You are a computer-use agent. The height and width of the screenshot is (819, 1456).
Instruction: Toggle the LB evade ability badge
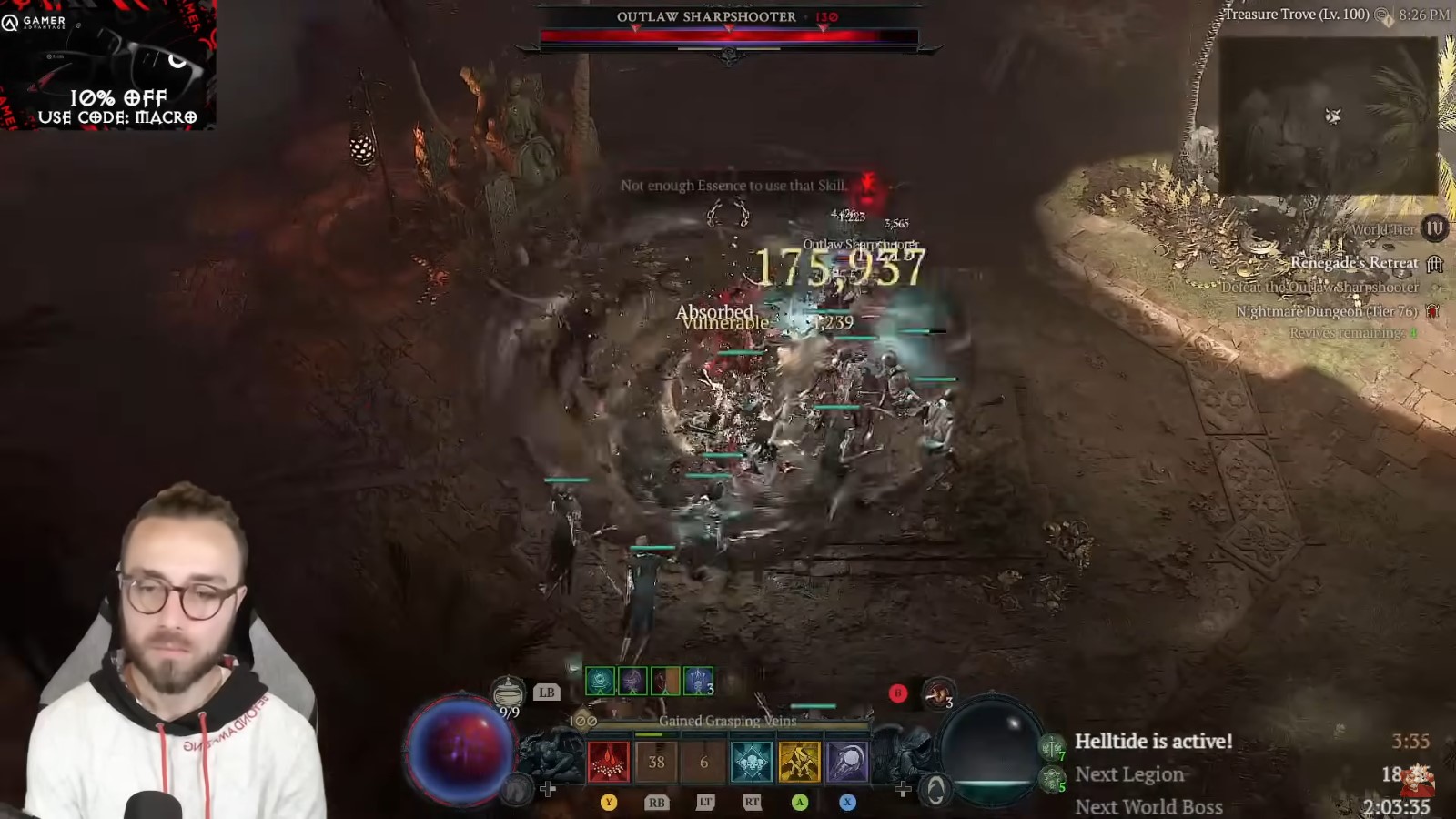point(548,692)
